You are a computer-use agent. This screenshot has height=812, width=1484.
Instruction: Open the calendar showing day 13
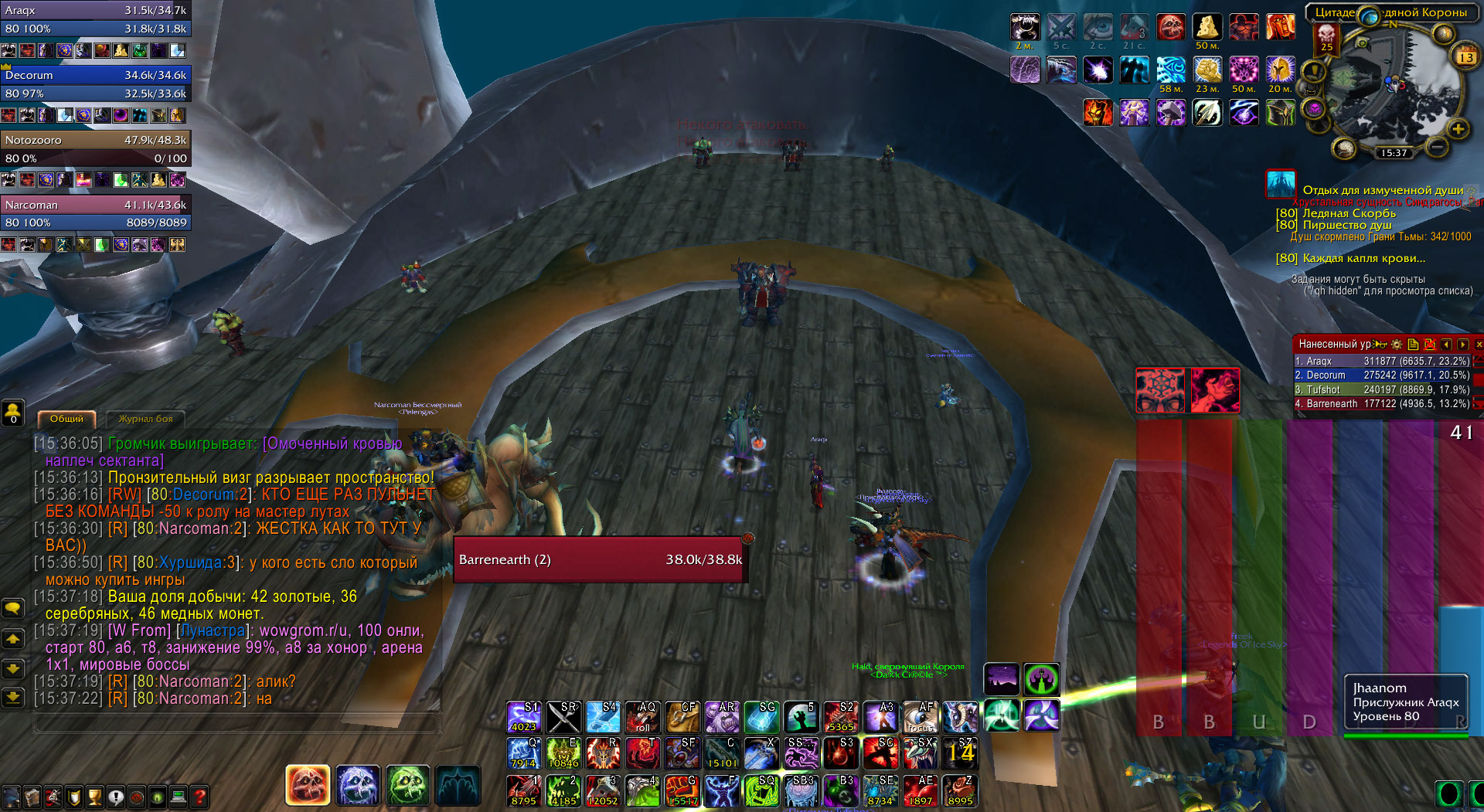[x=1465, y=56]
